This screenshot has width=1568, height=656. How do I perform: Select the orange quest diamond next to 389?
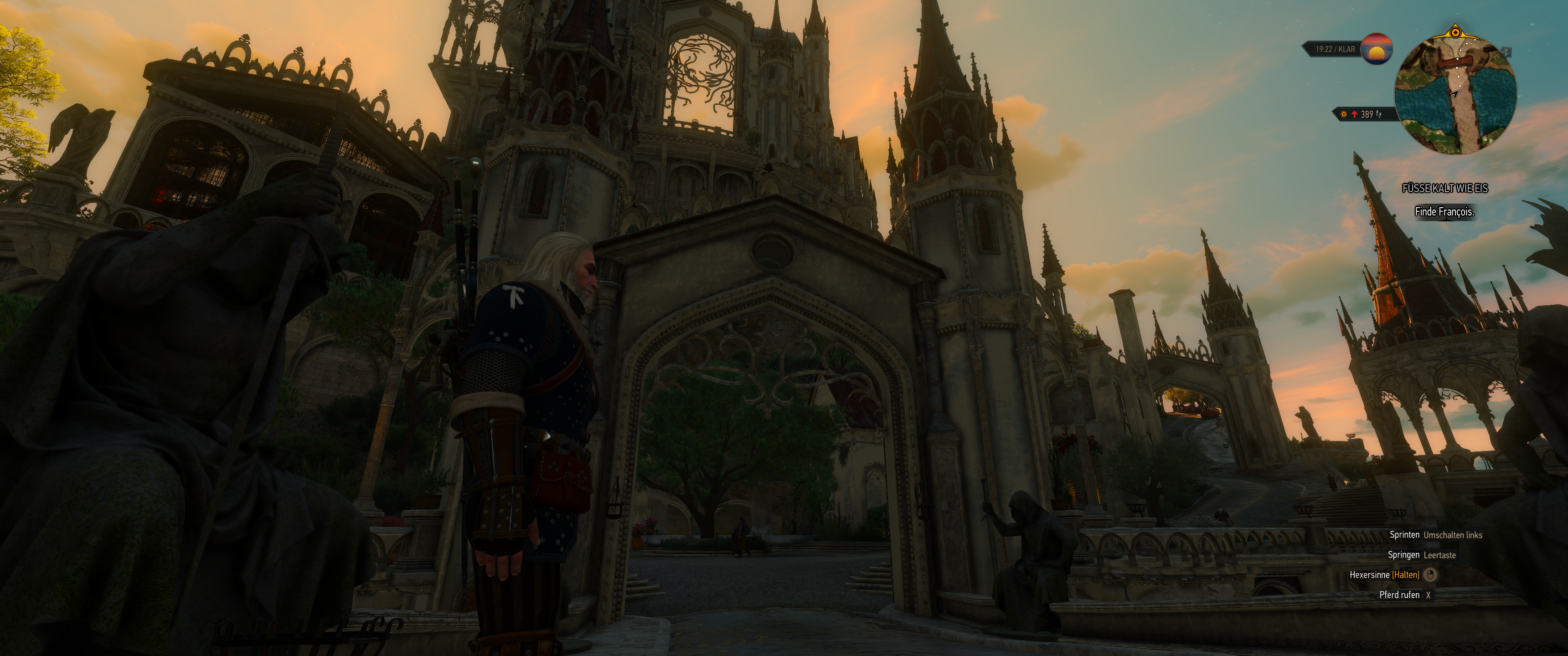pos(1344,115)
